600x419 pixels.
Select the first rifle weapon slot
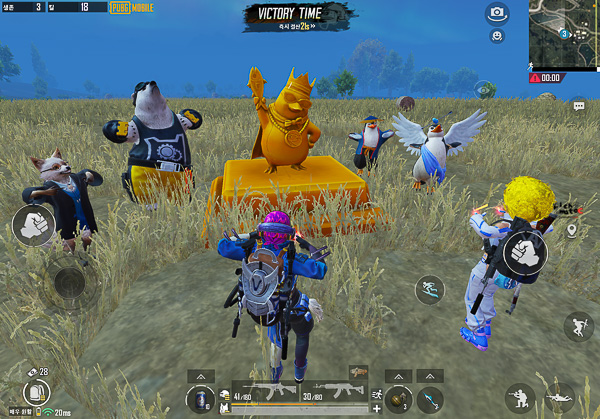[x=270, y=393]
